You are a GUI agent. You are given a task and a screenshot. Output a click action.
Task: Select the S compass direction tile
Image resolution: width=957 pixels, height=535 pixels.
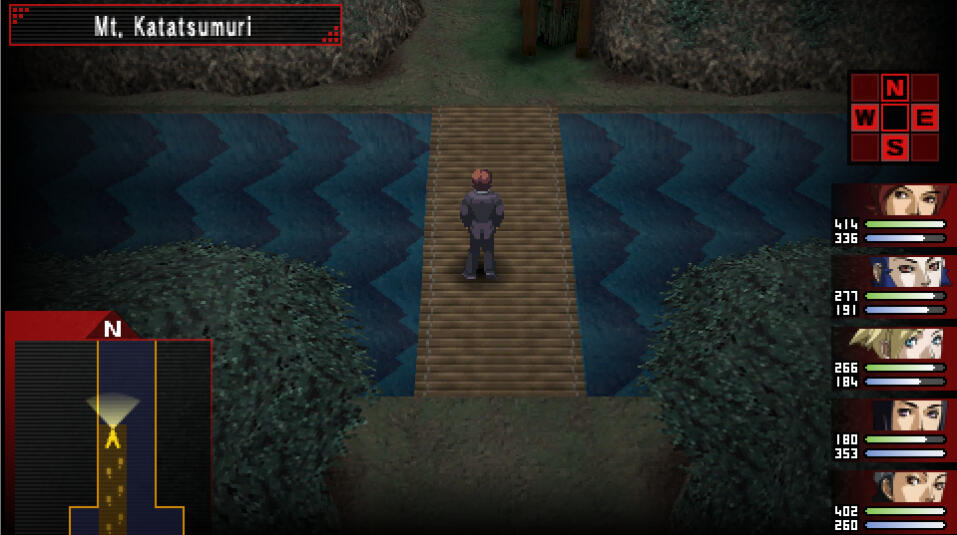coord(895,148)
